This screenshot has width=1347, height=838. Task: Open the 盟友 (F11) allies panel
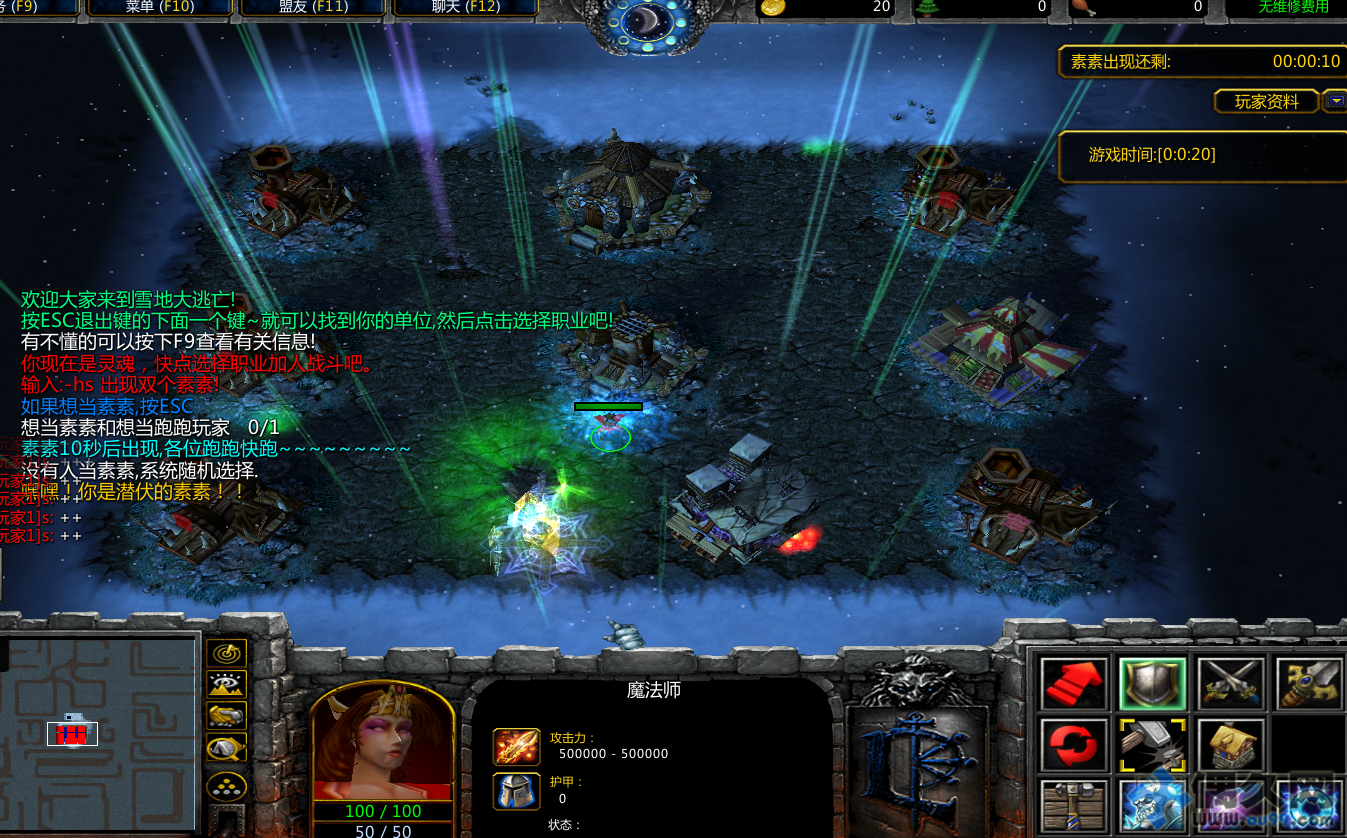pos(311,7)
